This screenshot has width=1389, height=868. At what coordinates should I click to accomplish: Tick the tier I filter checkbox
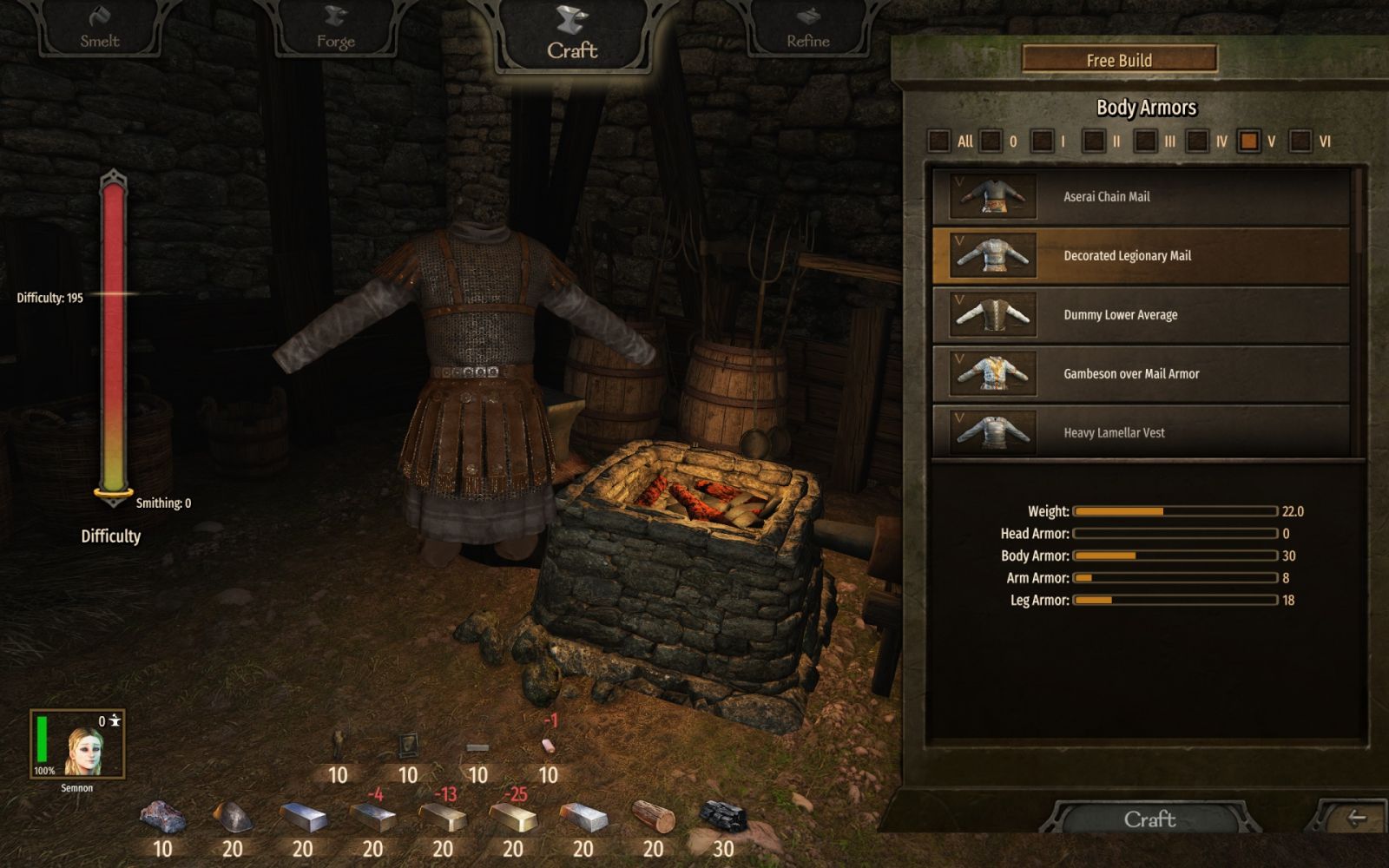[x=1042, y=141]
